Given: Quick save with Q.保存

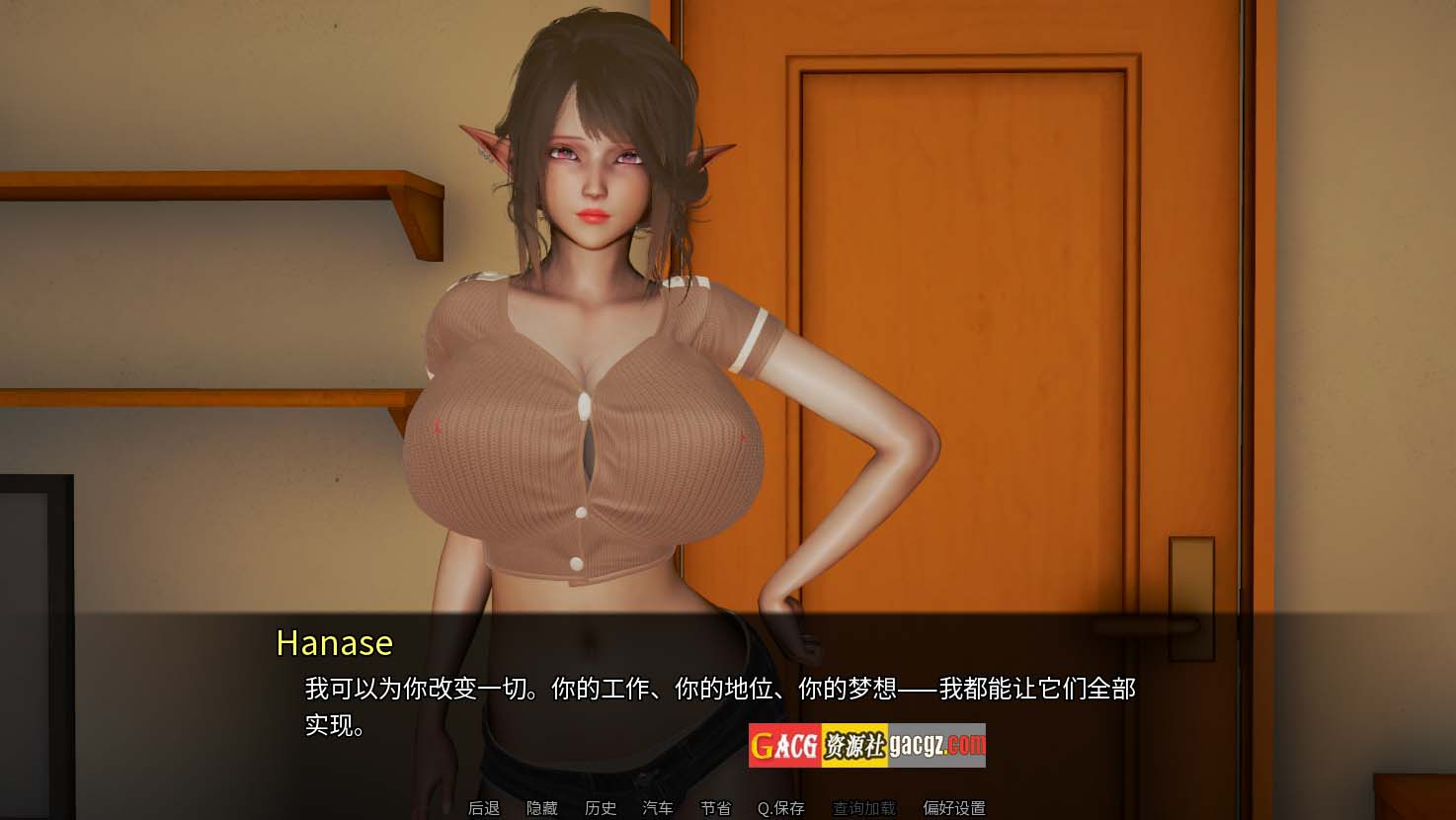Looking at the screenshot, I should click(780, 808).
